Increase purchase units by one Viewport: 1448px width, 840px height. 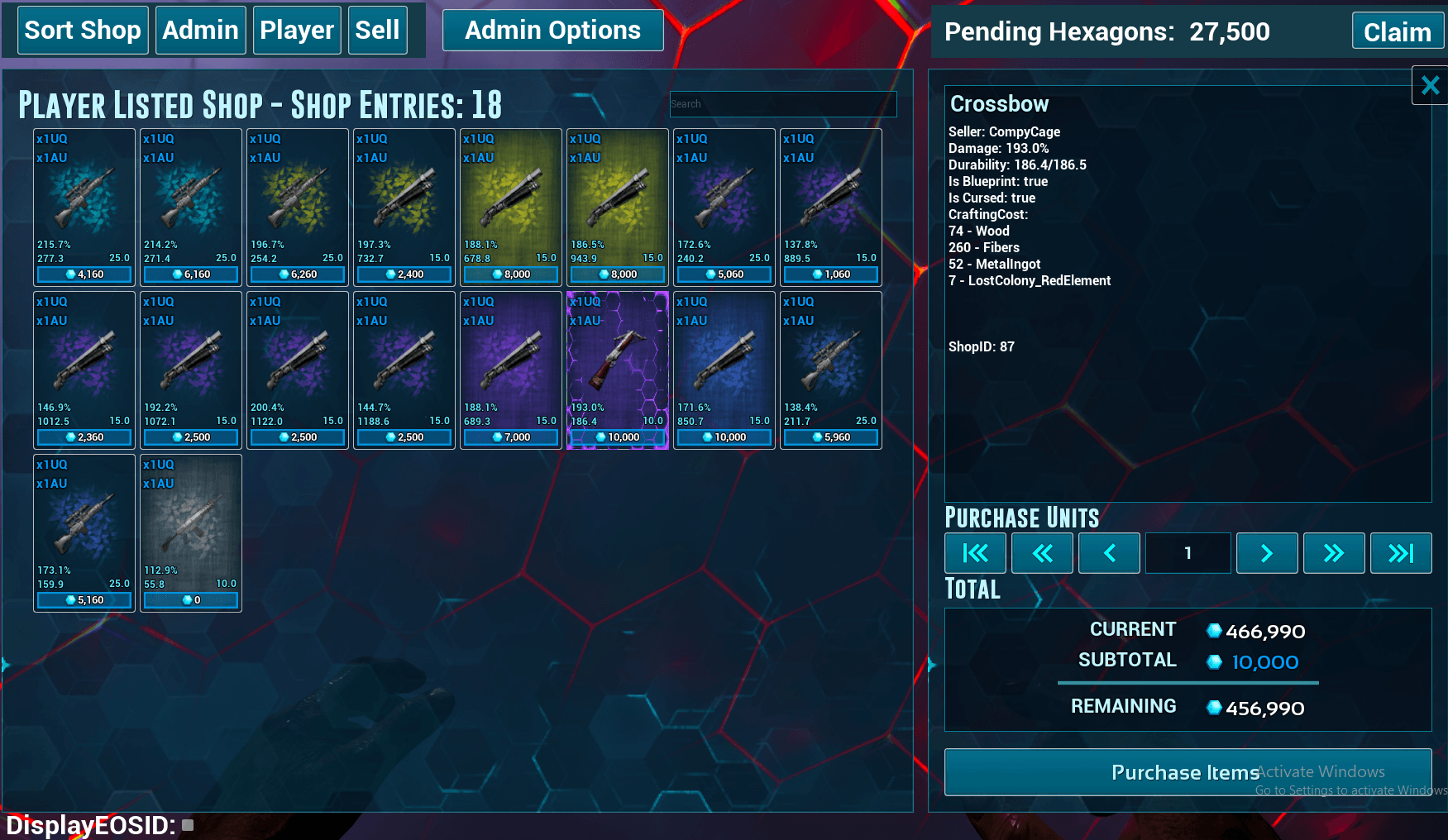point(1266,553)
